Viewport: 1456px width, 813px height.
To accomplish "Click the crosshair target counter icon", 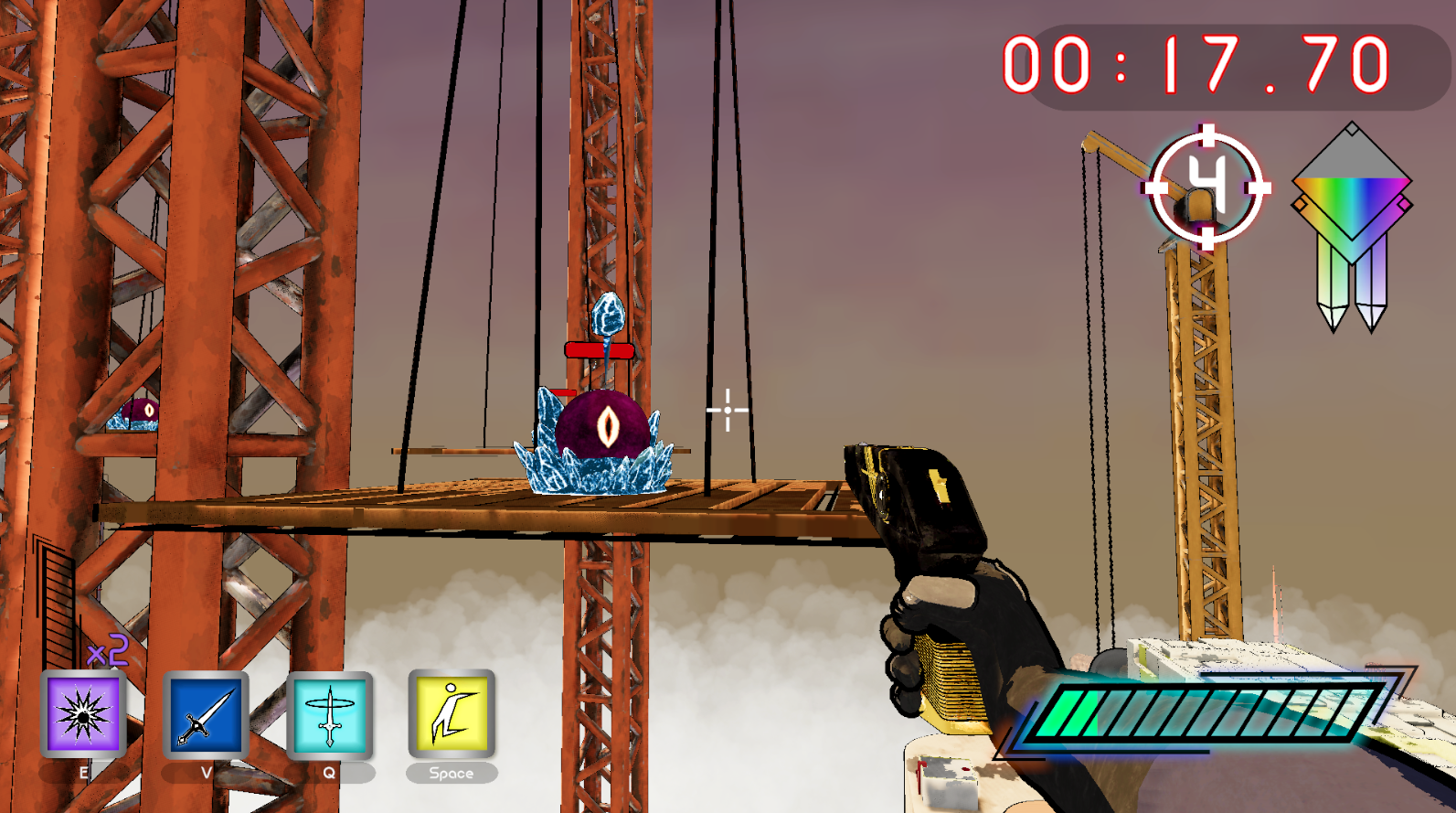I will [1206, 187].
